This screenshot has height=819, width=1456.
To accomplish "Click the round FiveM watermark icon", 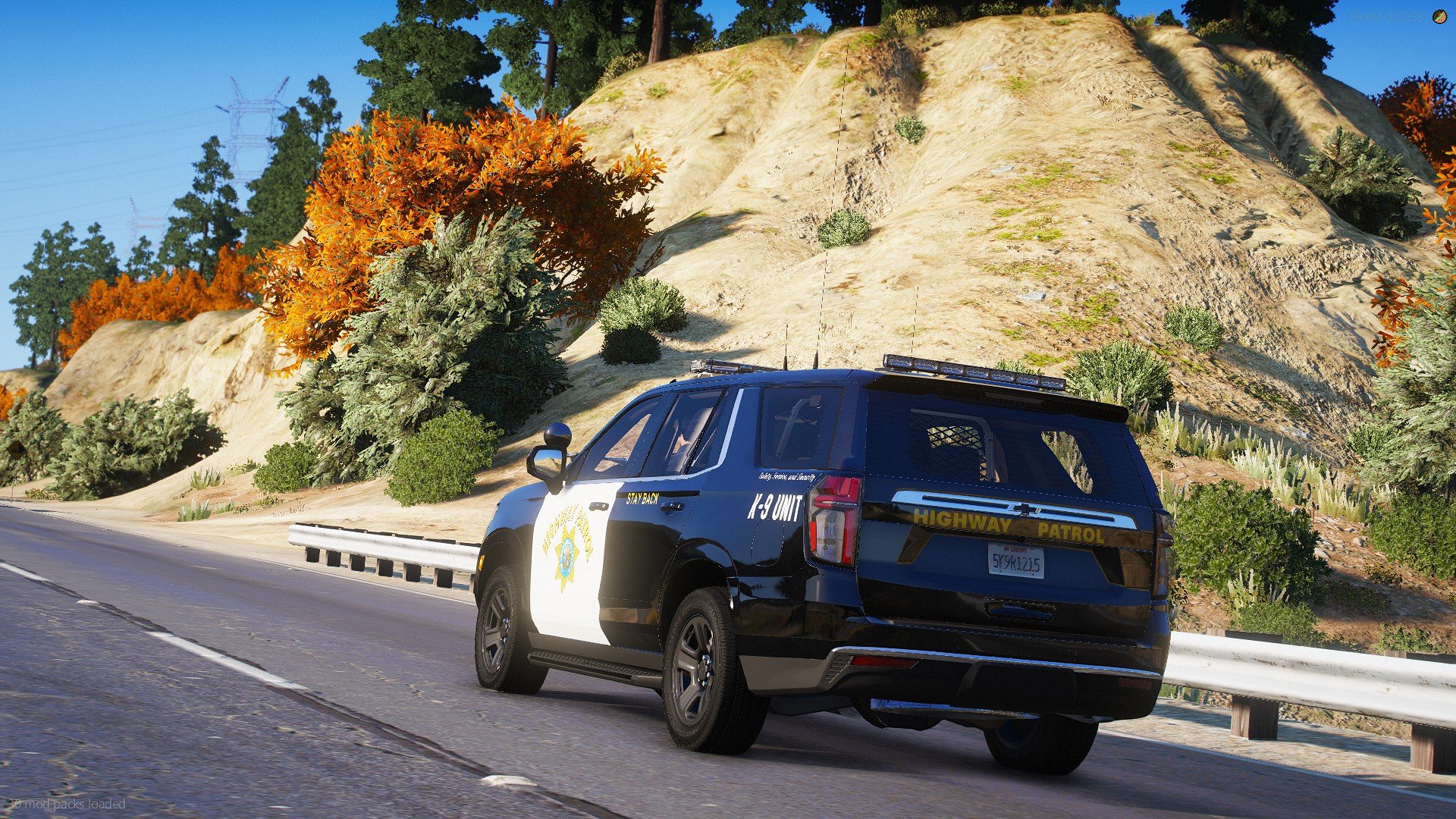I will pos(1439,17).
